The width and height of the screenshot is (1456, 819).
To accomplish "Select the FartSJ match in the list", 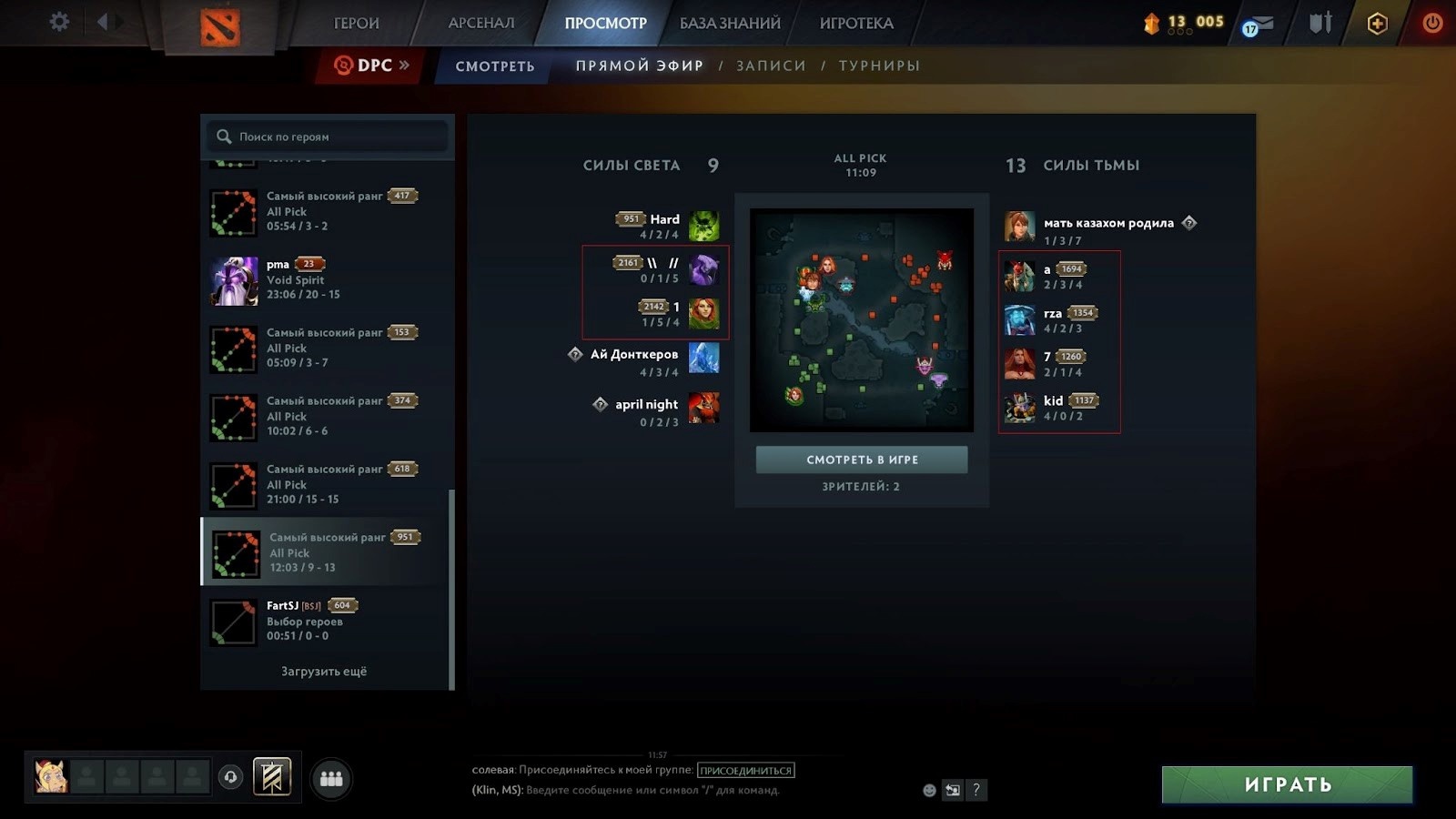I will point(325,620).
